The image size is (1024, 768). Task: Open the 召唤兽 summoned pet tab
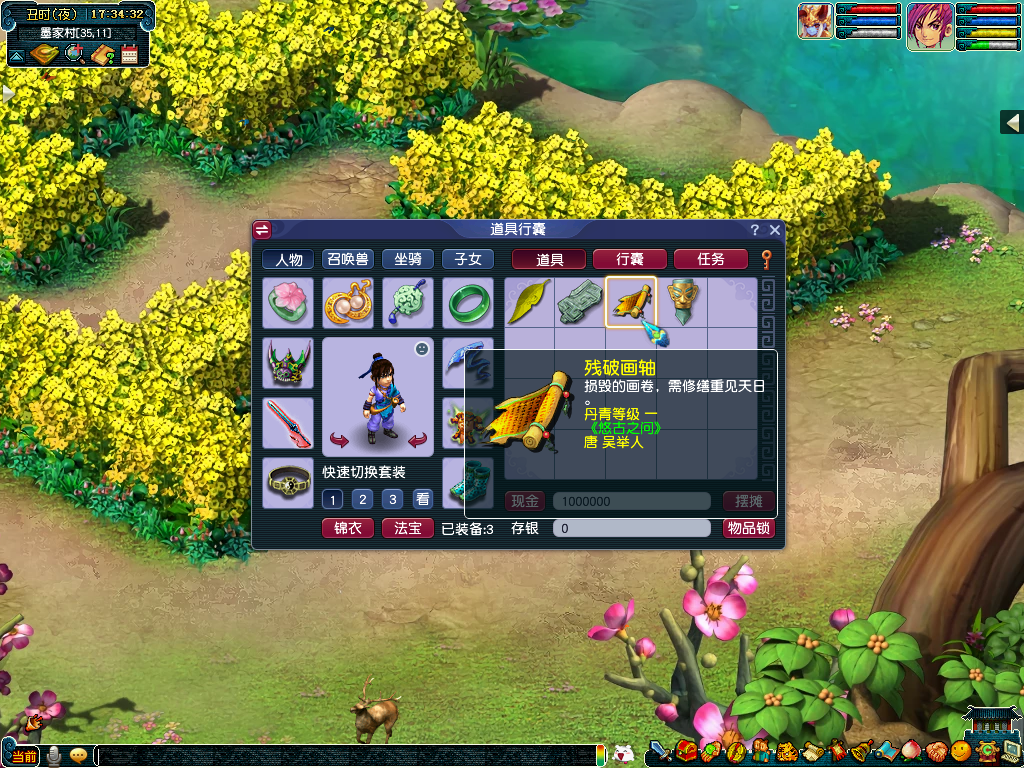pos(348,259)
